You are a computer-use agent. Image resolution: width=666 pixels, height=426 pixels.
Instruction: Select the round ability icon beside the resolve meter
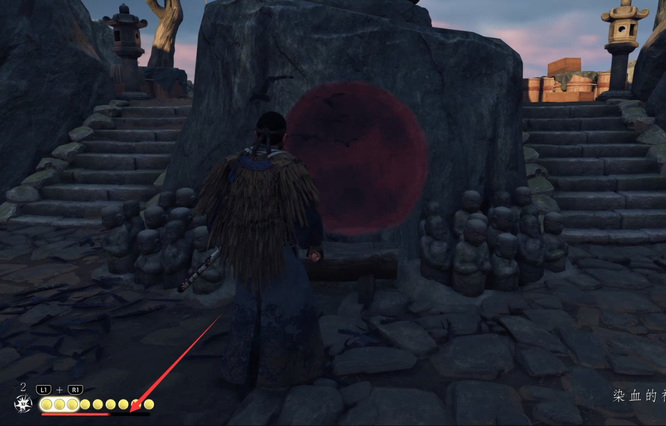click(22, 404)
